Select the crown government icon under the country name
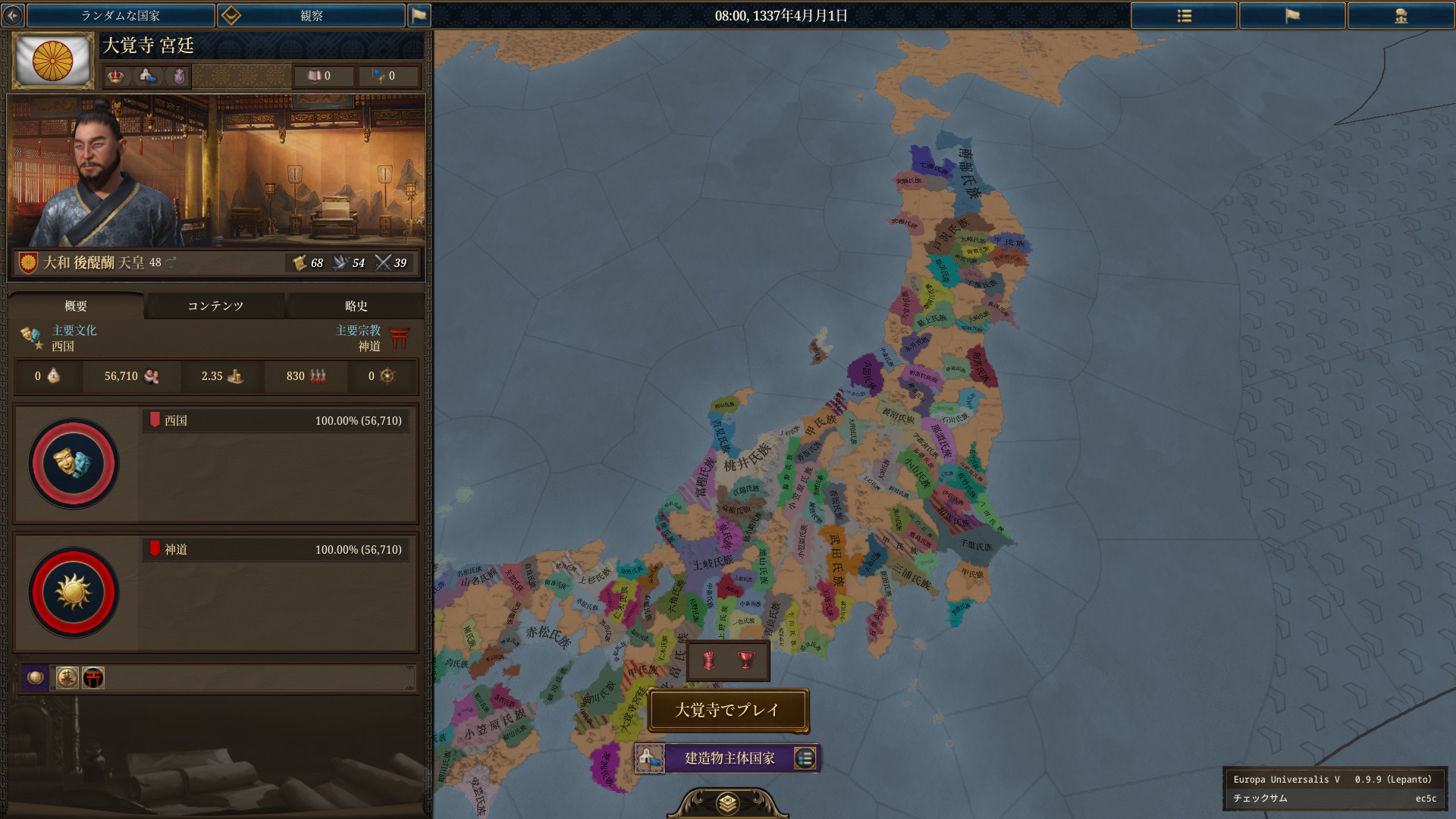This screenshot has height=819, width=1456. (115, 76)
